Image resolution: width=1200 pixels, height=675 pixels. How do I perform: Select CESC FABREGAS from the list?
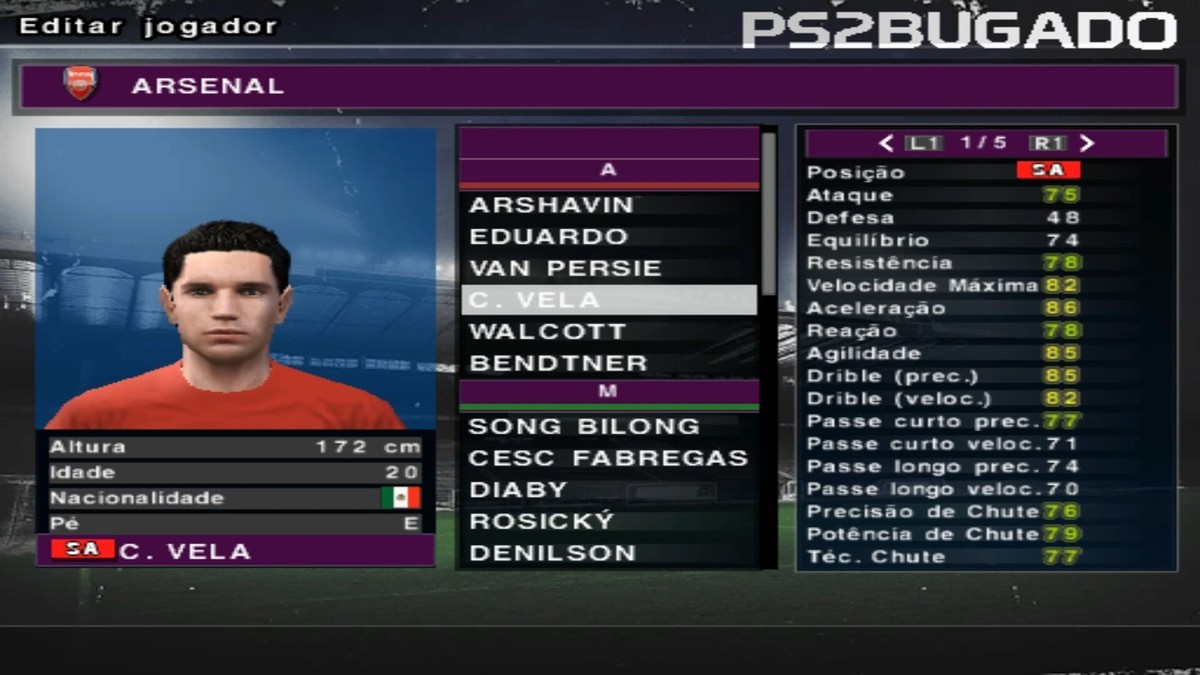click(608, 458)
